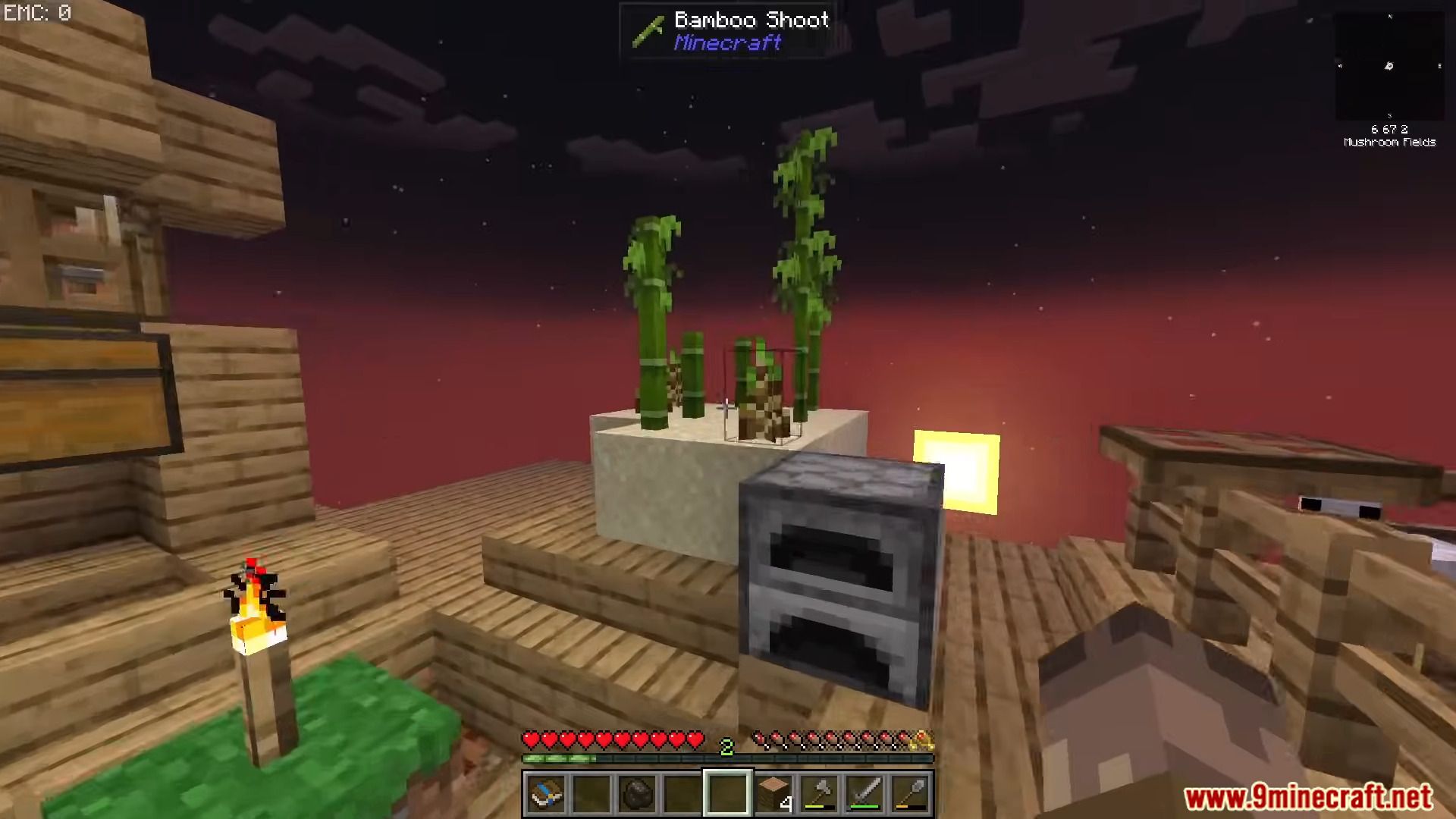Expand the Mushroom Fields biome label on minimap

1389,142
